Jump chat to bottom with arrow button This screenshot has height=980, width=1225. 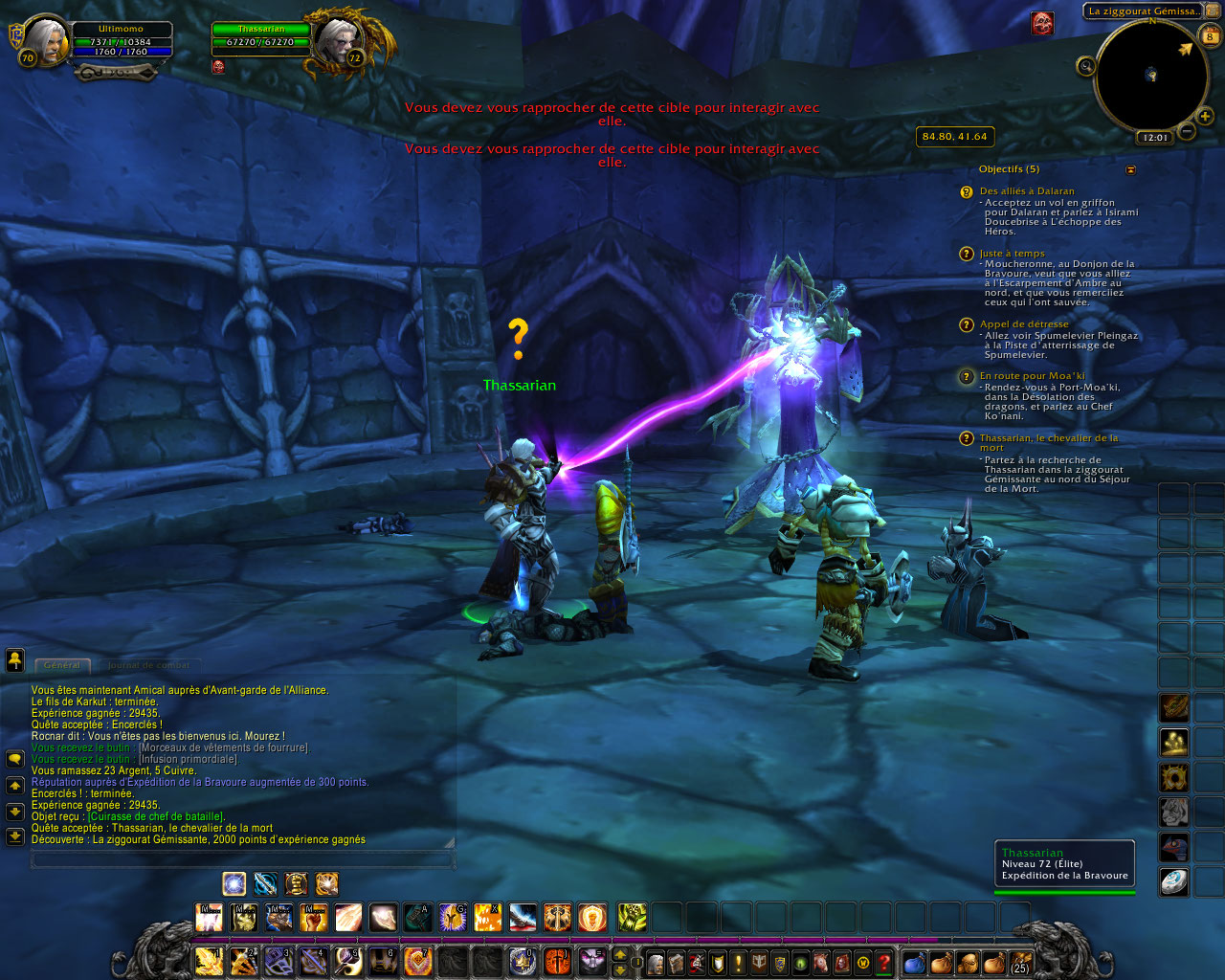click(14, 836)
